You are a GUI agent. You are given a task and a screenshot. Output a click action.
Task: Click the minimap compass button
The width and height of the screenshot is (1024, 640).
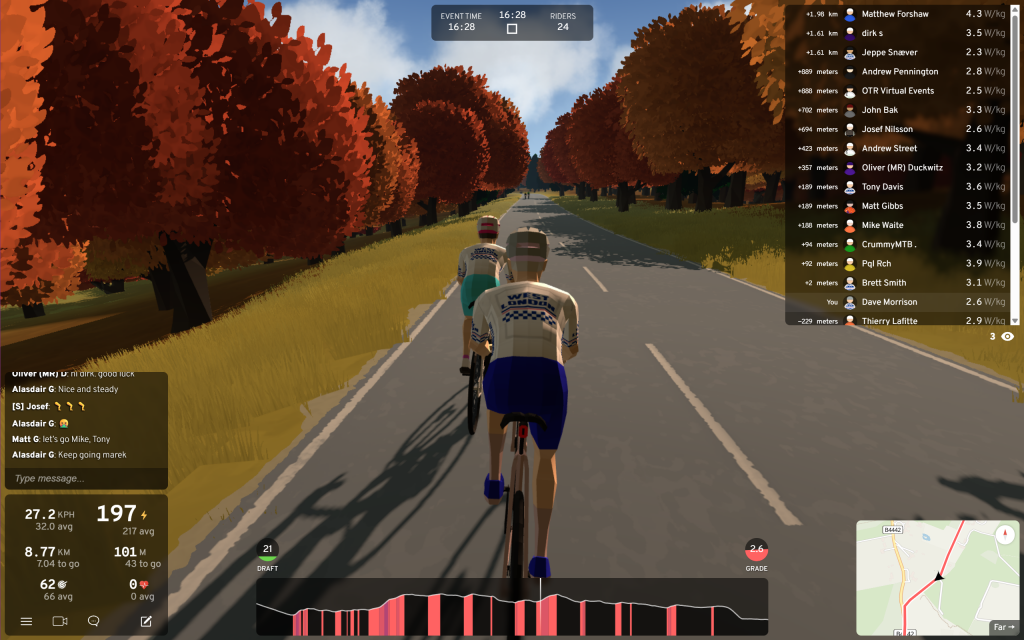click(x=1006, y=533)
